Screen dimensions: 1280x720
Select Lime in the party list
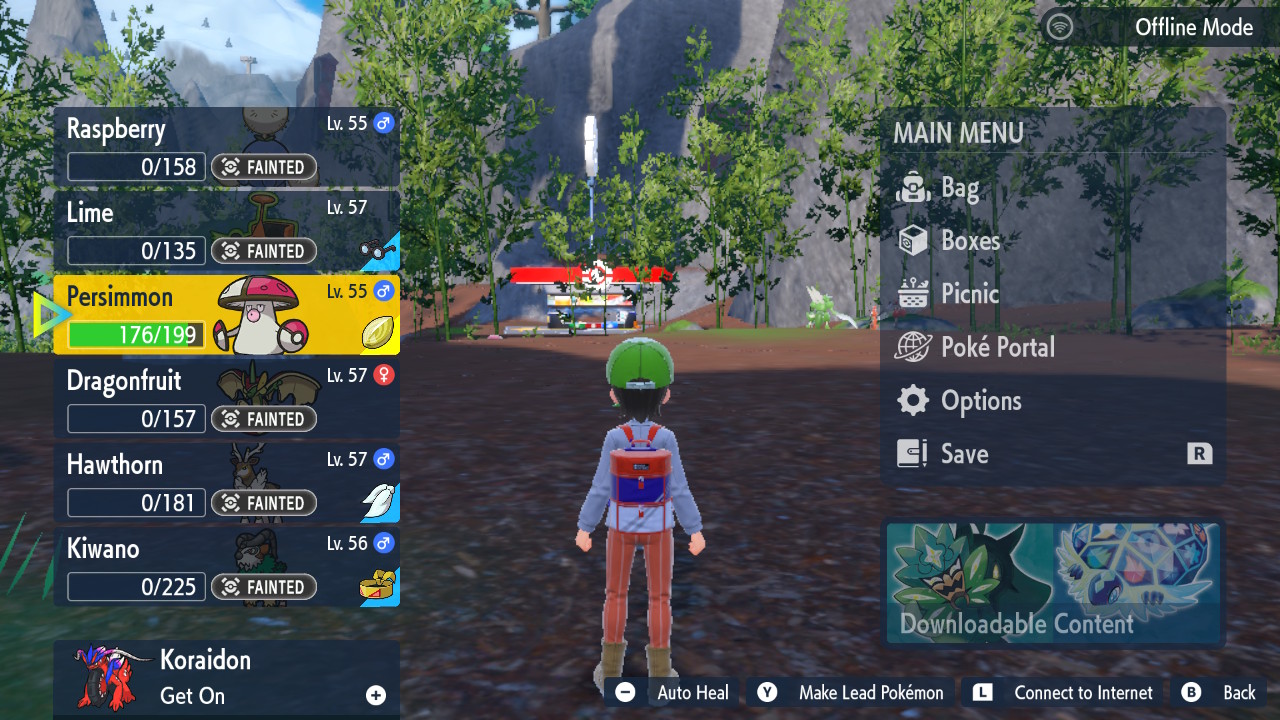coord(226,231)
